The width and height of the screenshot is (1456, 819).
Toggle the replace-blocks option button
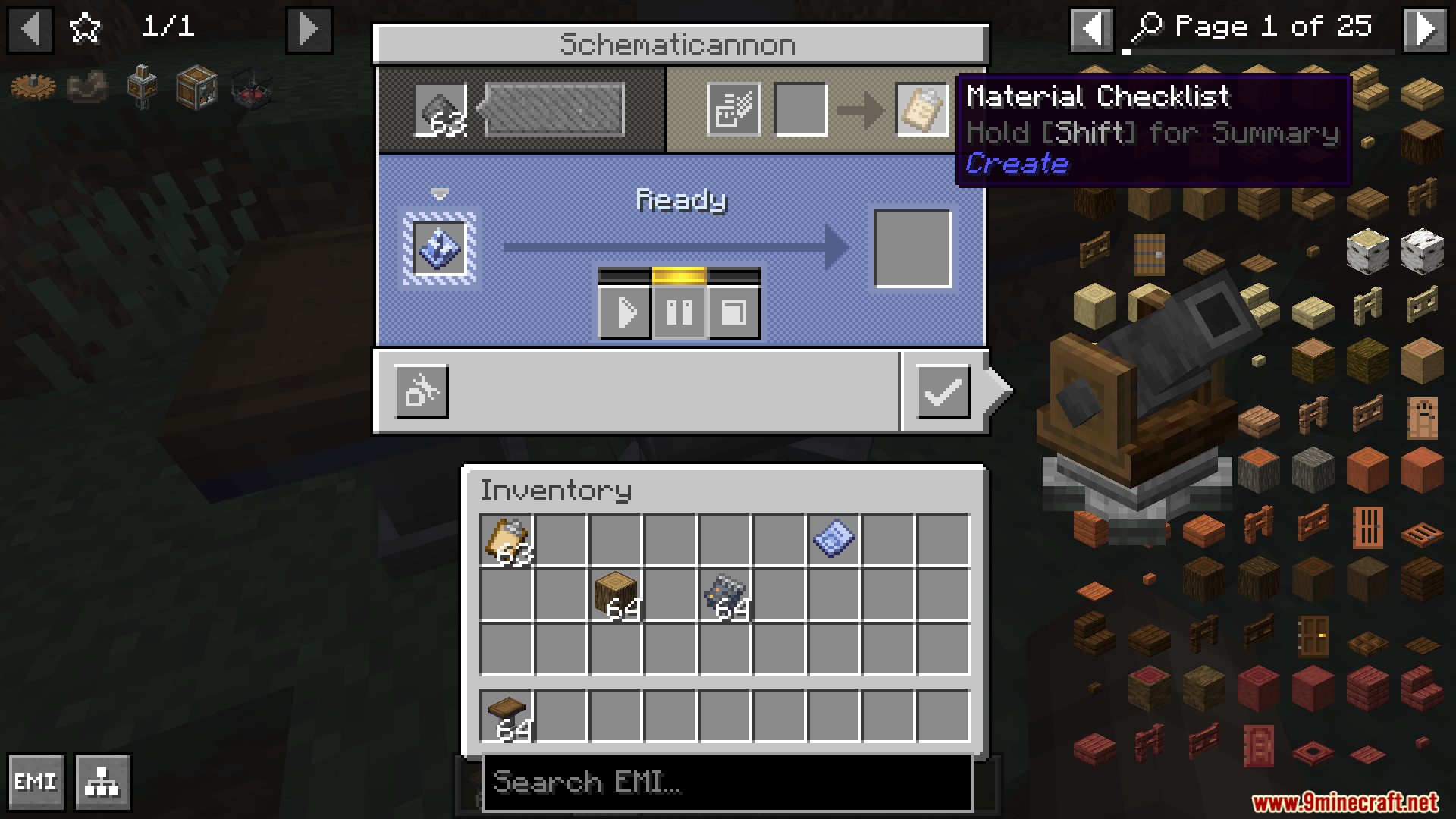click(422, 391)
